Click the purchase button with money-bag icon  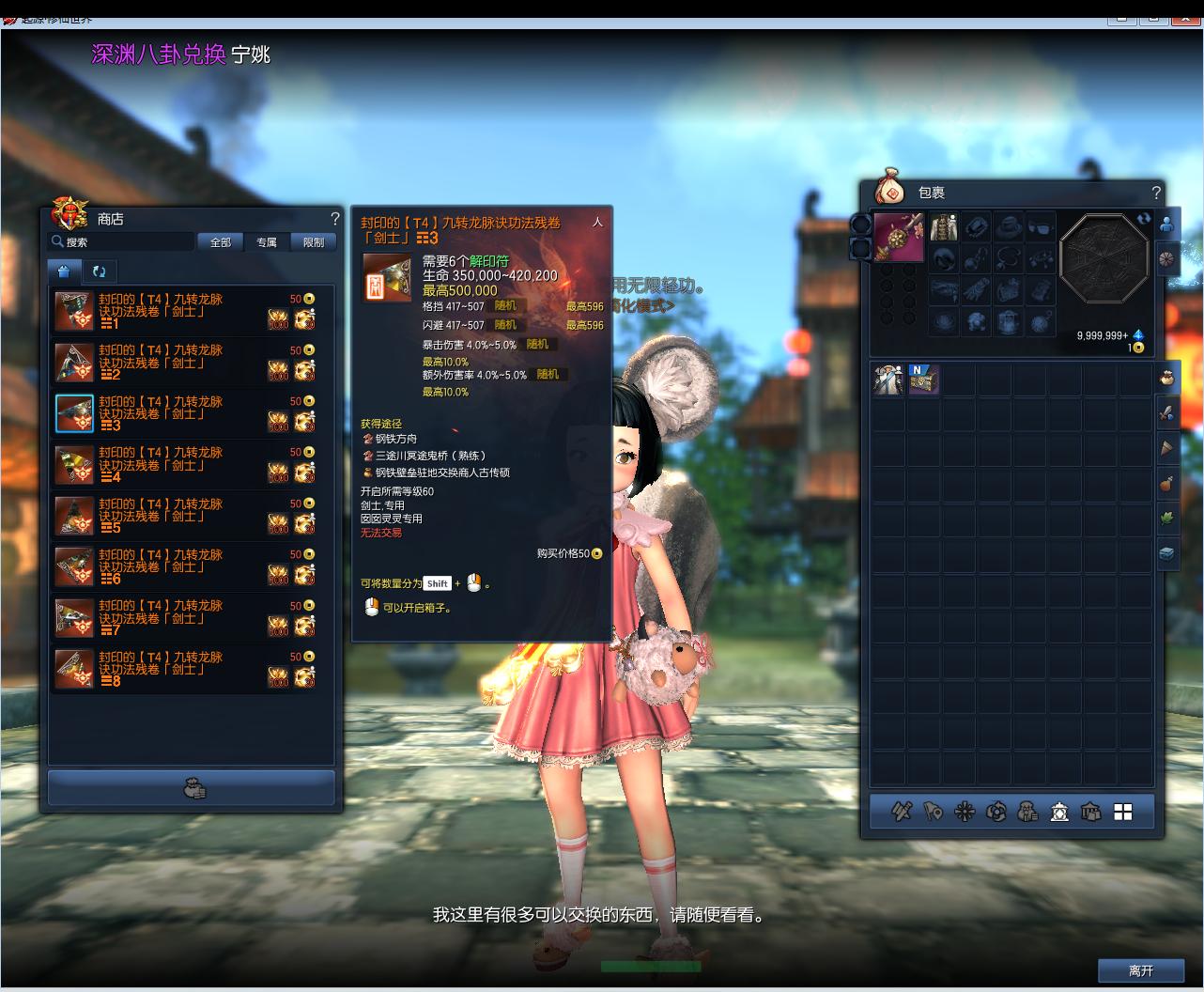tap(192, 788)
